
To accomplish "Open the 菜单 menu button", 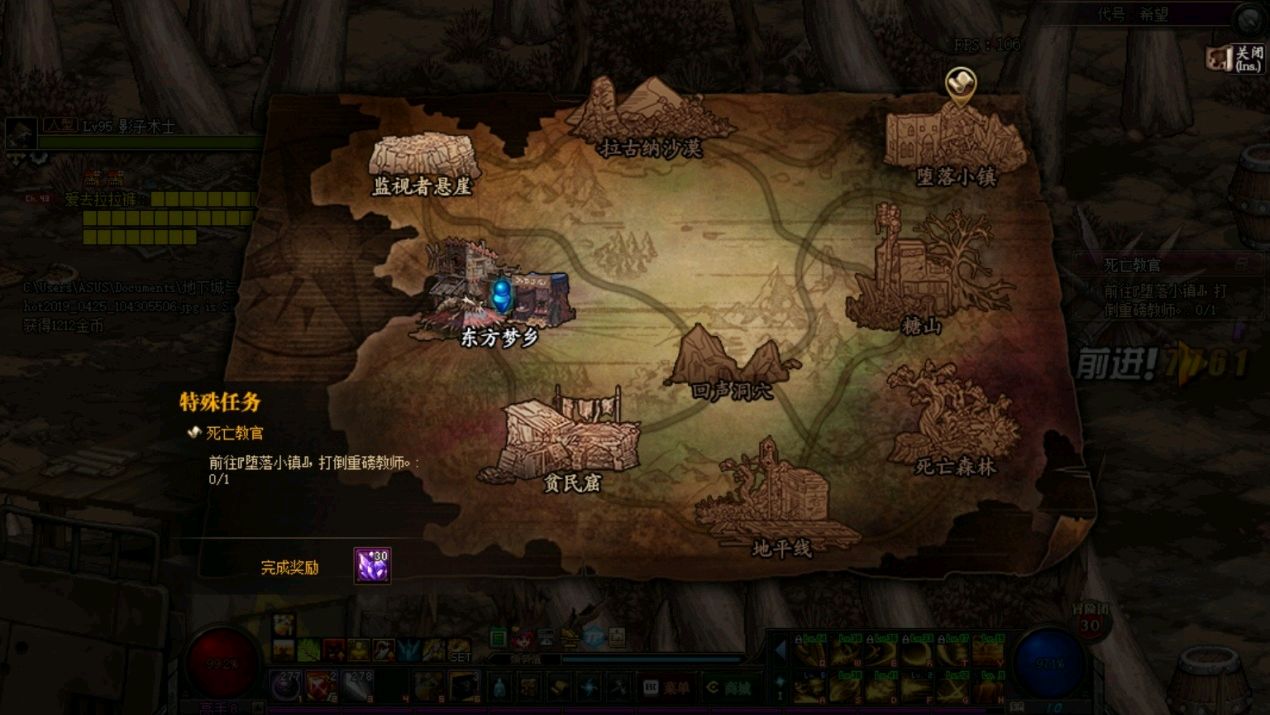I will [x=667, y=687].
